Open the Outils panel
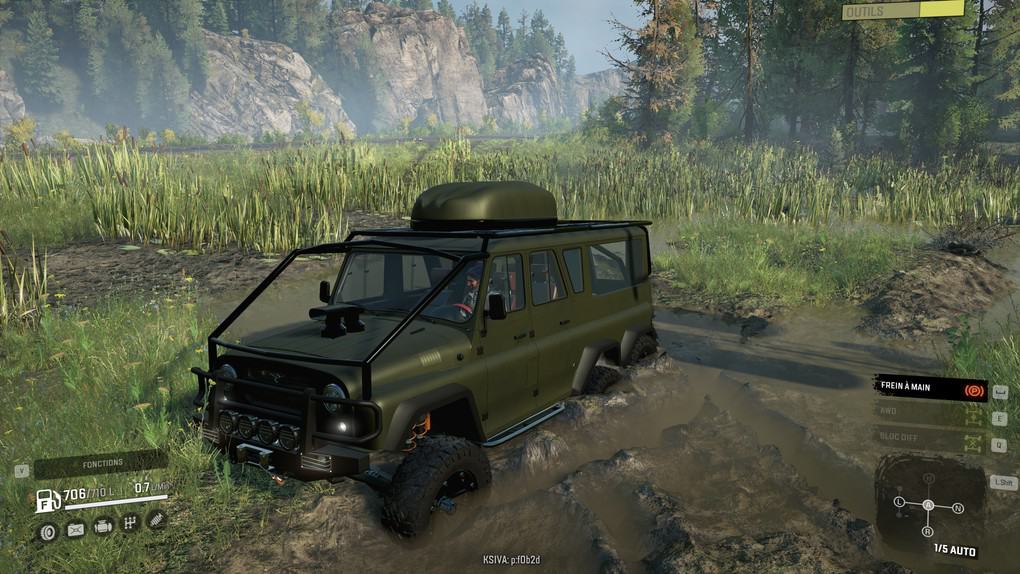The height and width of the screenshot is (574, 1020). click(x=903, y=11)
